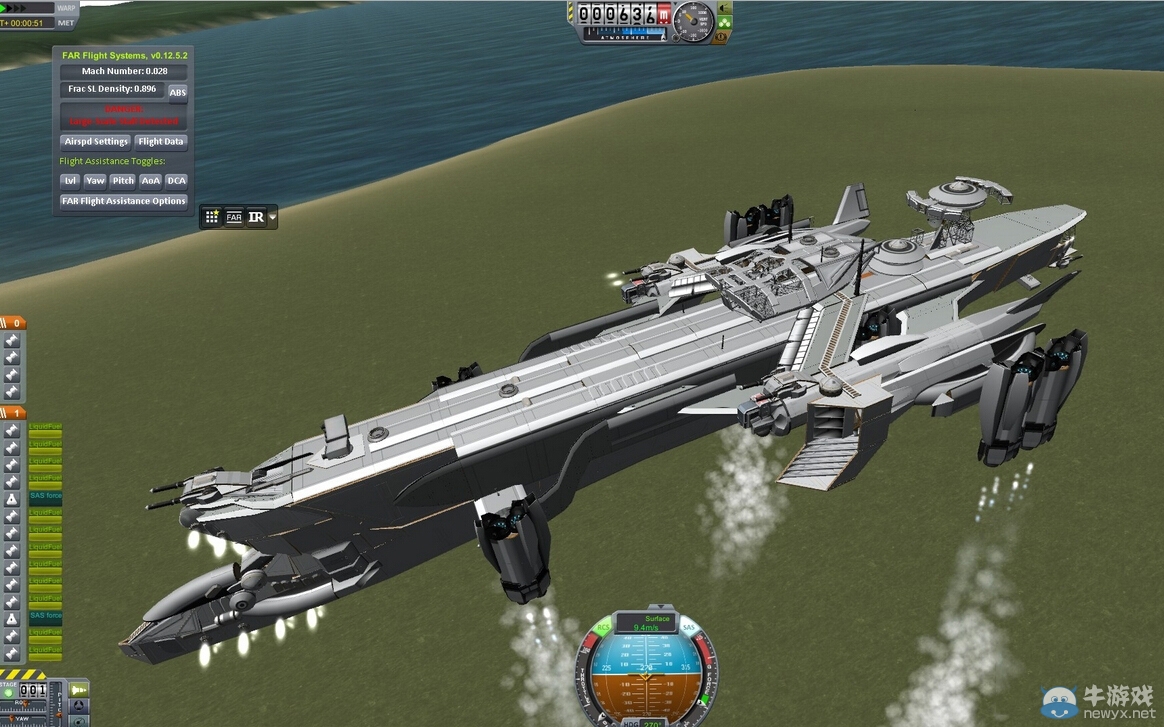Toggle SAS on the navball
Viewport: 1164px width, 727px height.
tap(688, 627)
